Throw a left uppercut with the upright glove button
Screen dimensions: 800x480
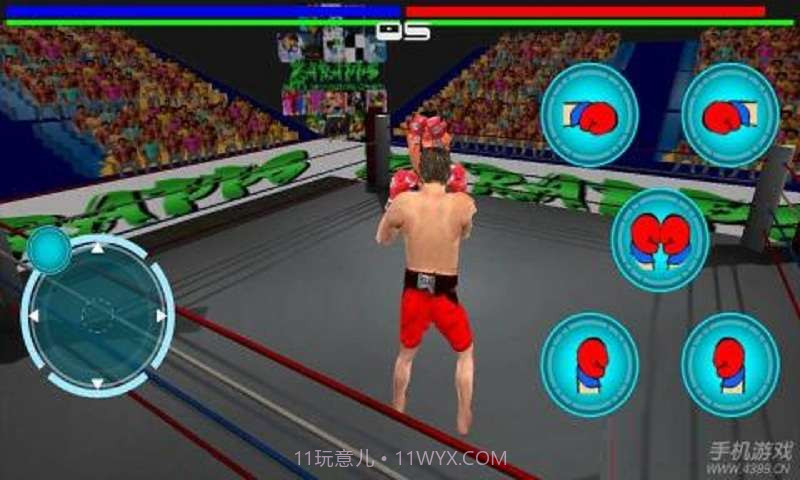click(590, 364)
